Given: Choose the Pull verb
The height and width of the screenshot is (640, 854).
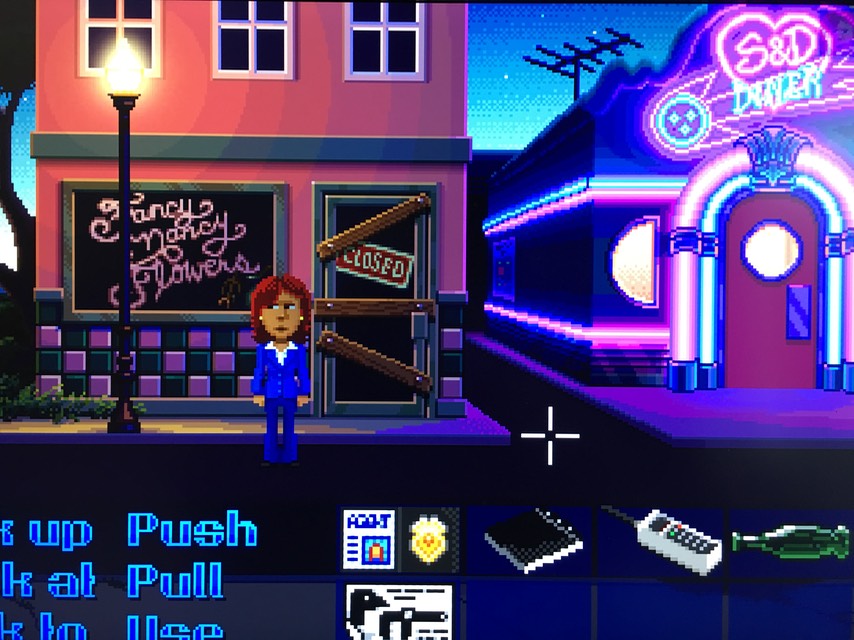Looking at the screenshot, I should coord(176,580).
